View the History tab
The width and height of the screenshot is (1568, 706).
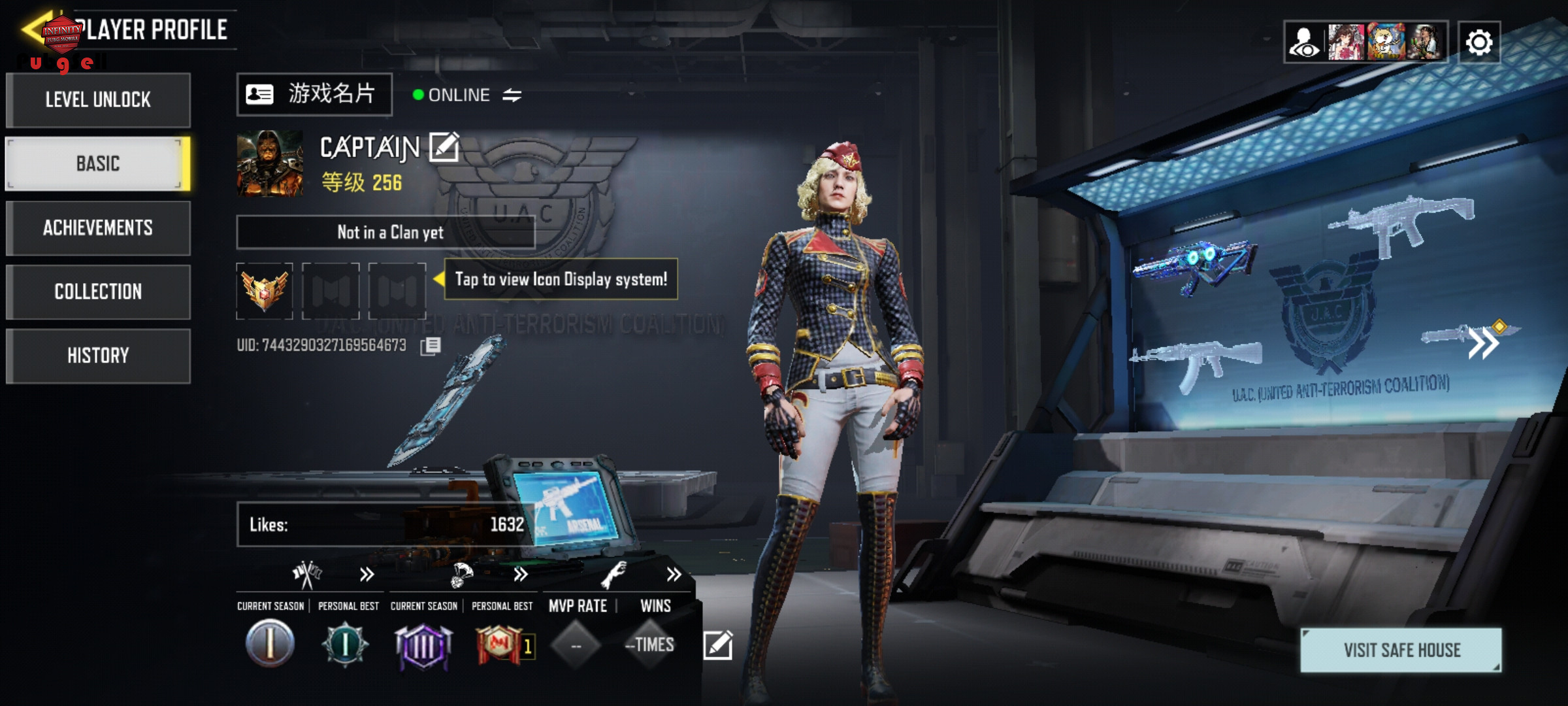tap(98, 356)
